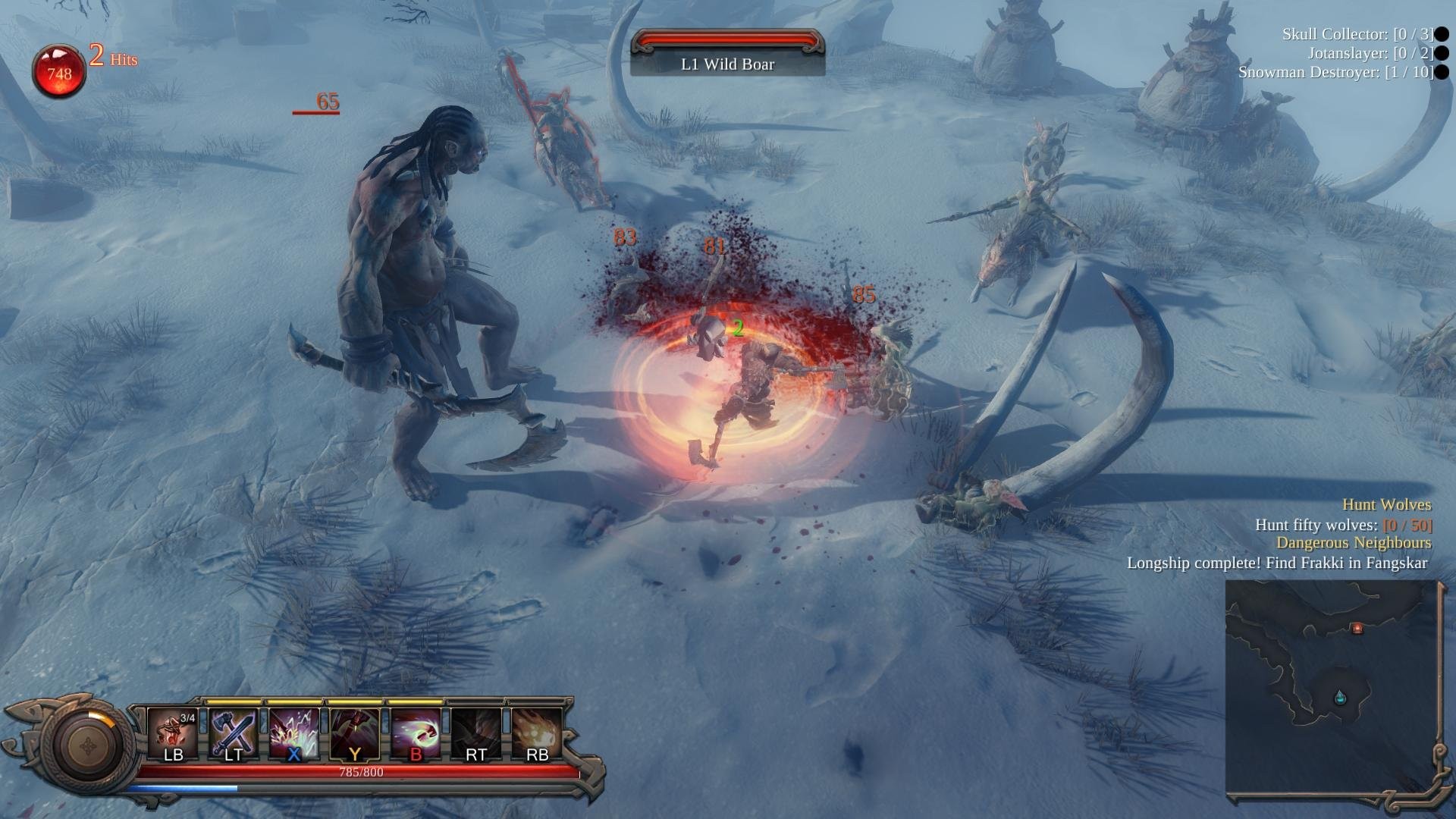Click the red health bar showing 785/800
This screenshot has height=819, width=1456.
359,773
